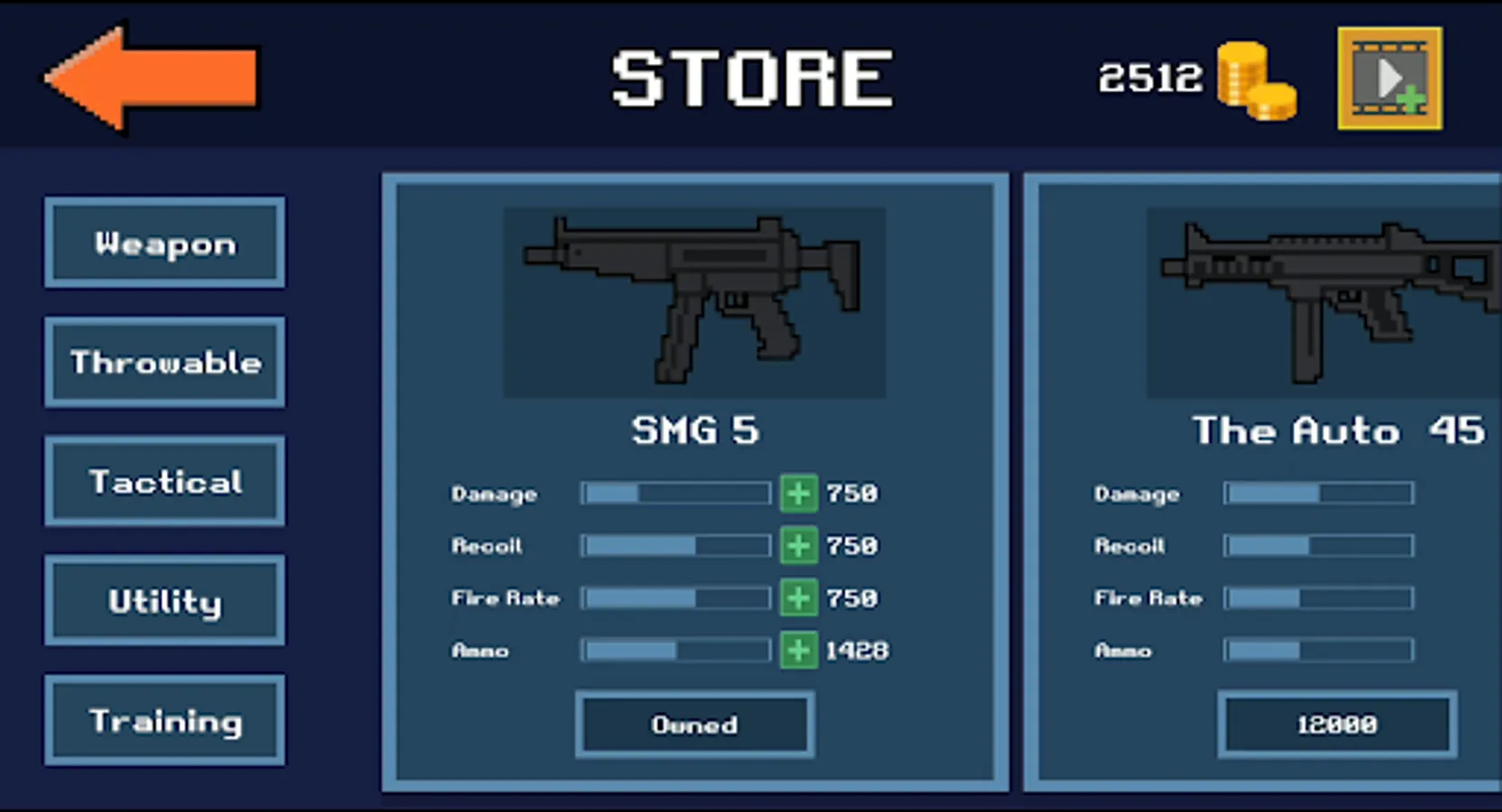Click The Auto 45 Ammo stat bar
Screen dimensions: 1502x812
(1317, 650)
